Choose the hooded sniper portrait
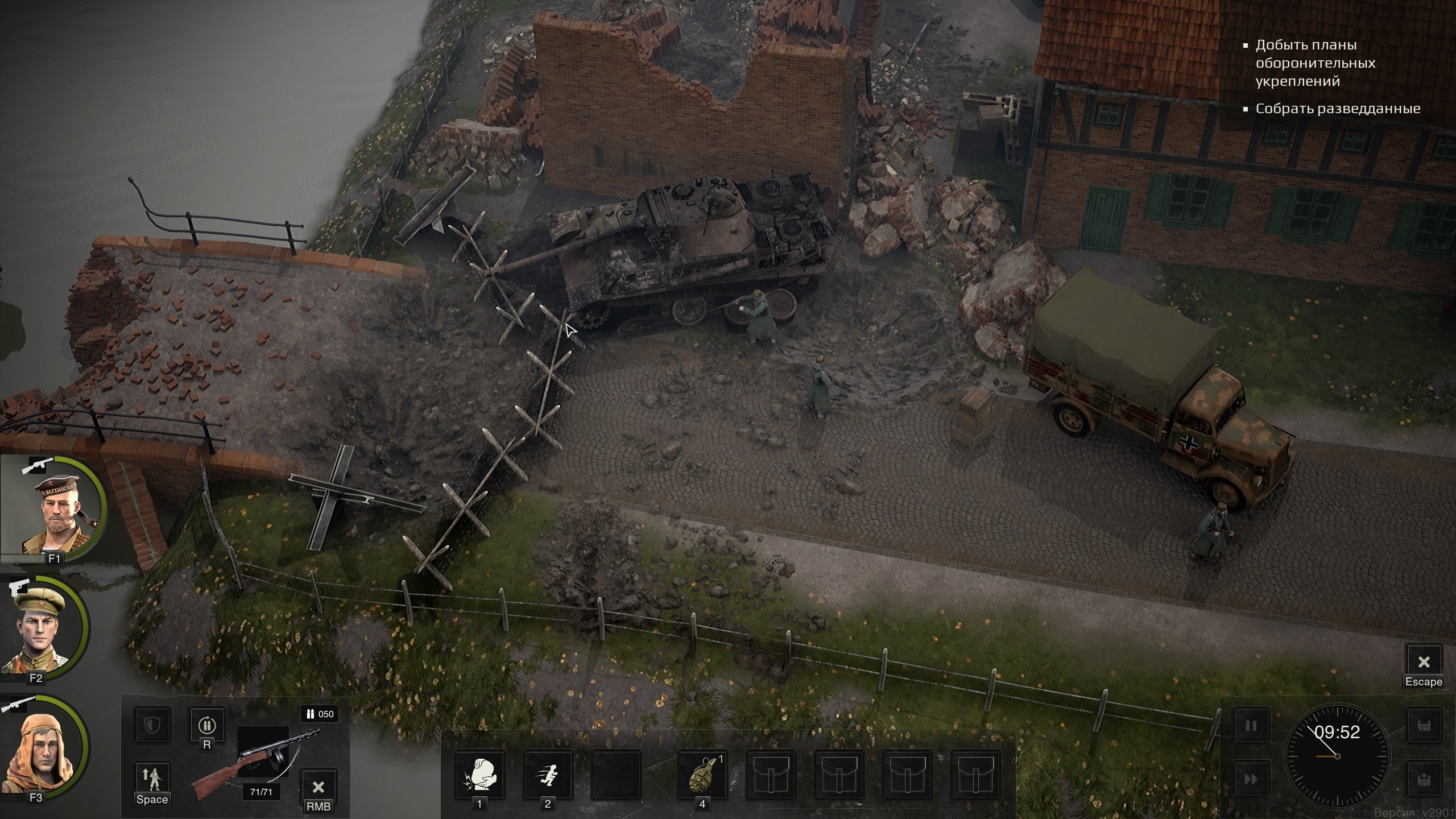This screenshot has width=1456, height=819. [43, 748]
